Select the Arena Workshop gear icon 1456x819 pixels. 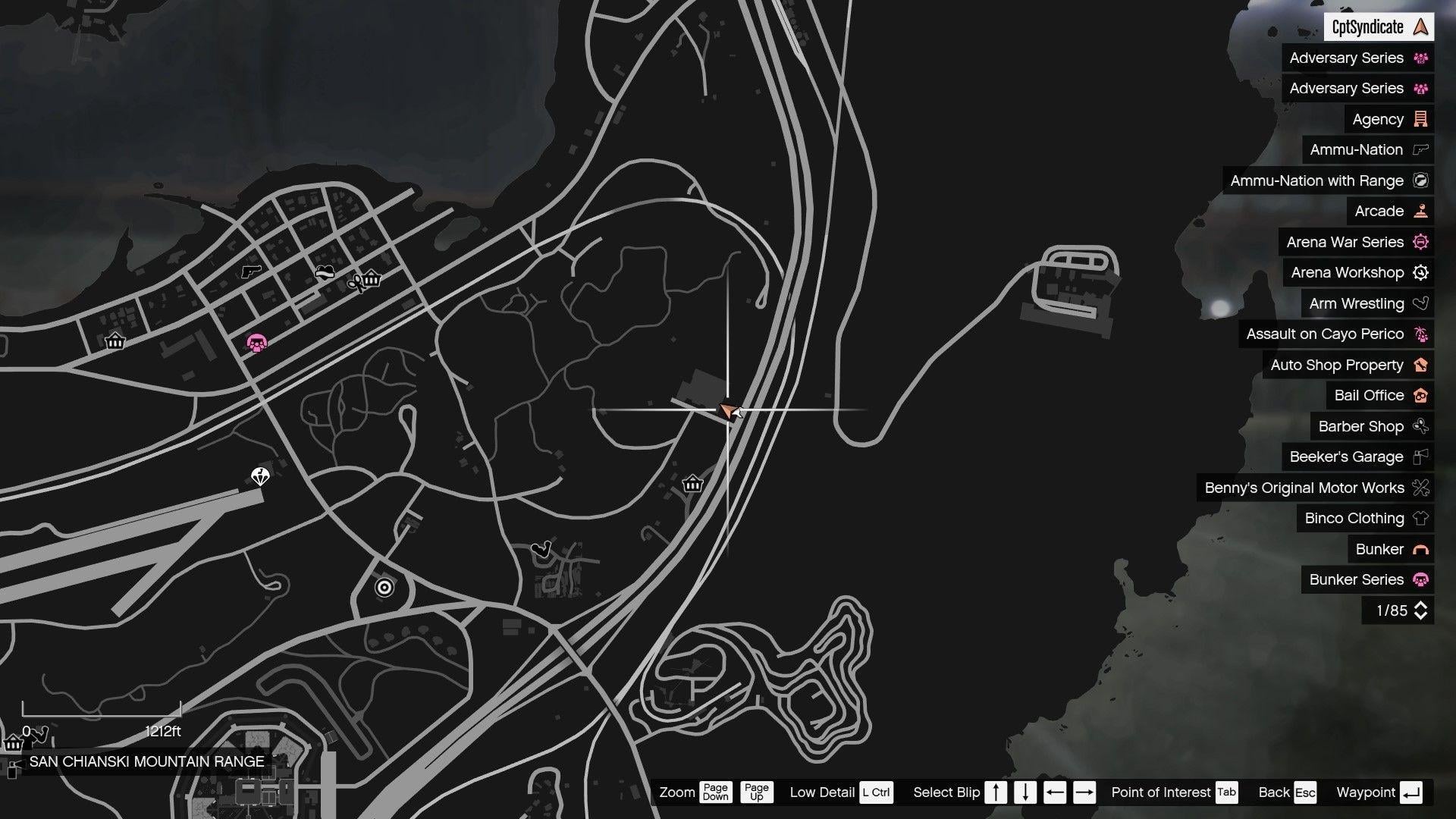[x=1420, y=272]
